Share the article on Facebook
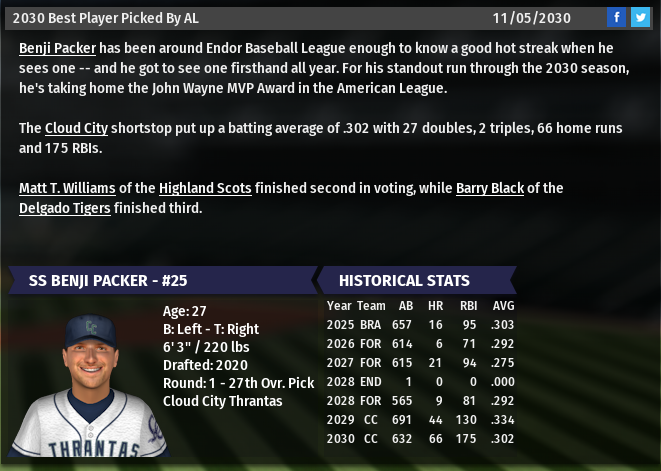The height and width of the screenshot is (471, 661). click(617, 17)
